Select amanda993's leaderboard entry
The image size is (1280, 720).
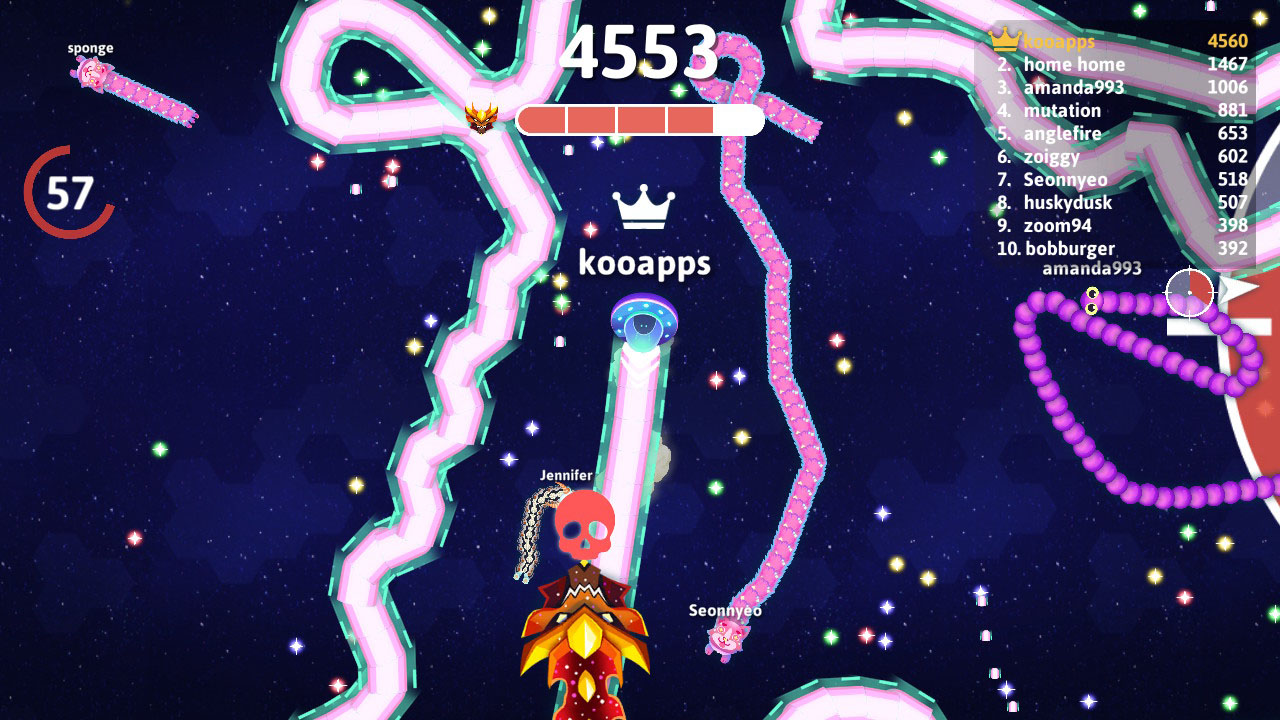[1072, 87]
